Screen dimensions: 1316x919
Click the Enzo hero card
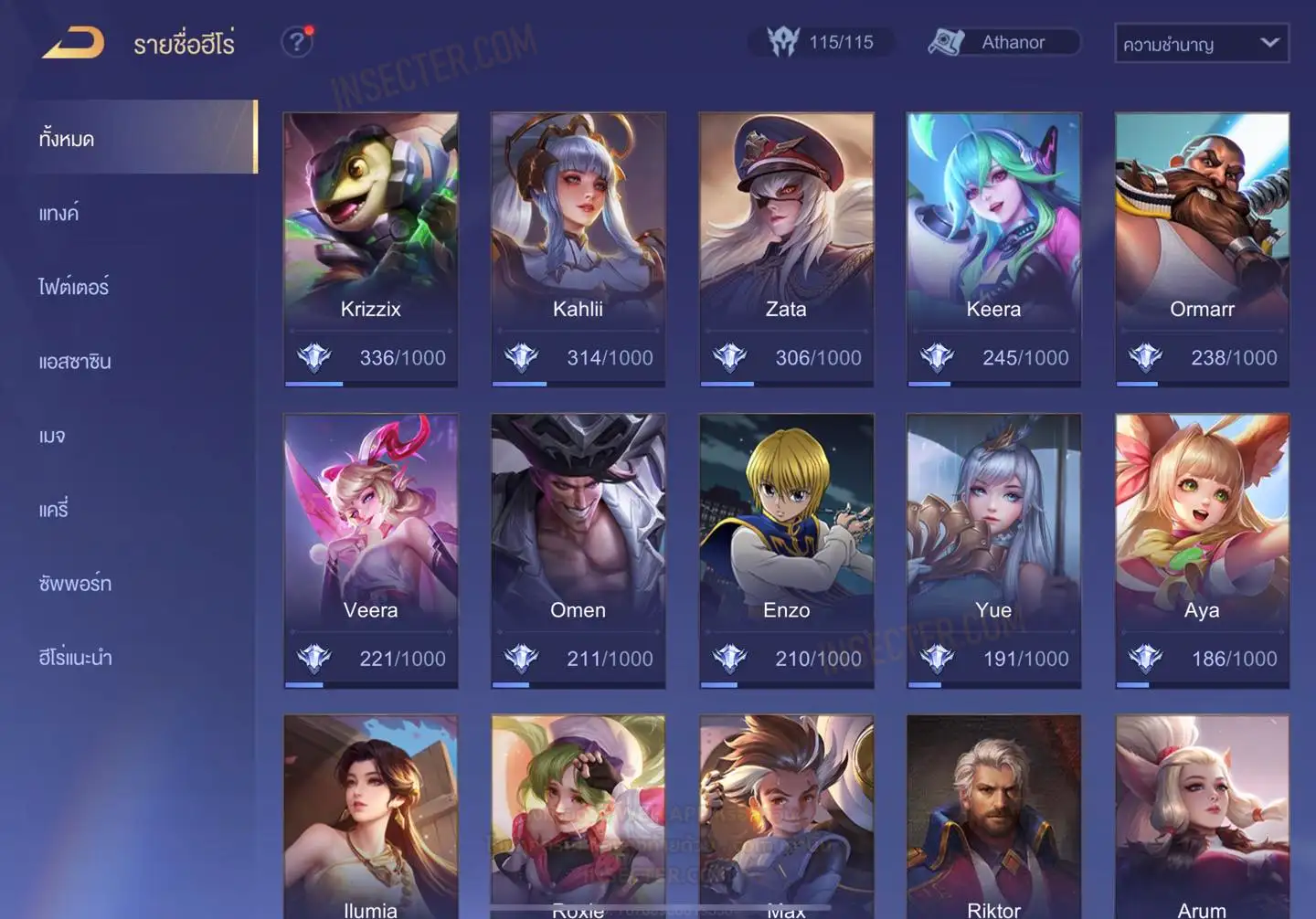point(786,550)
